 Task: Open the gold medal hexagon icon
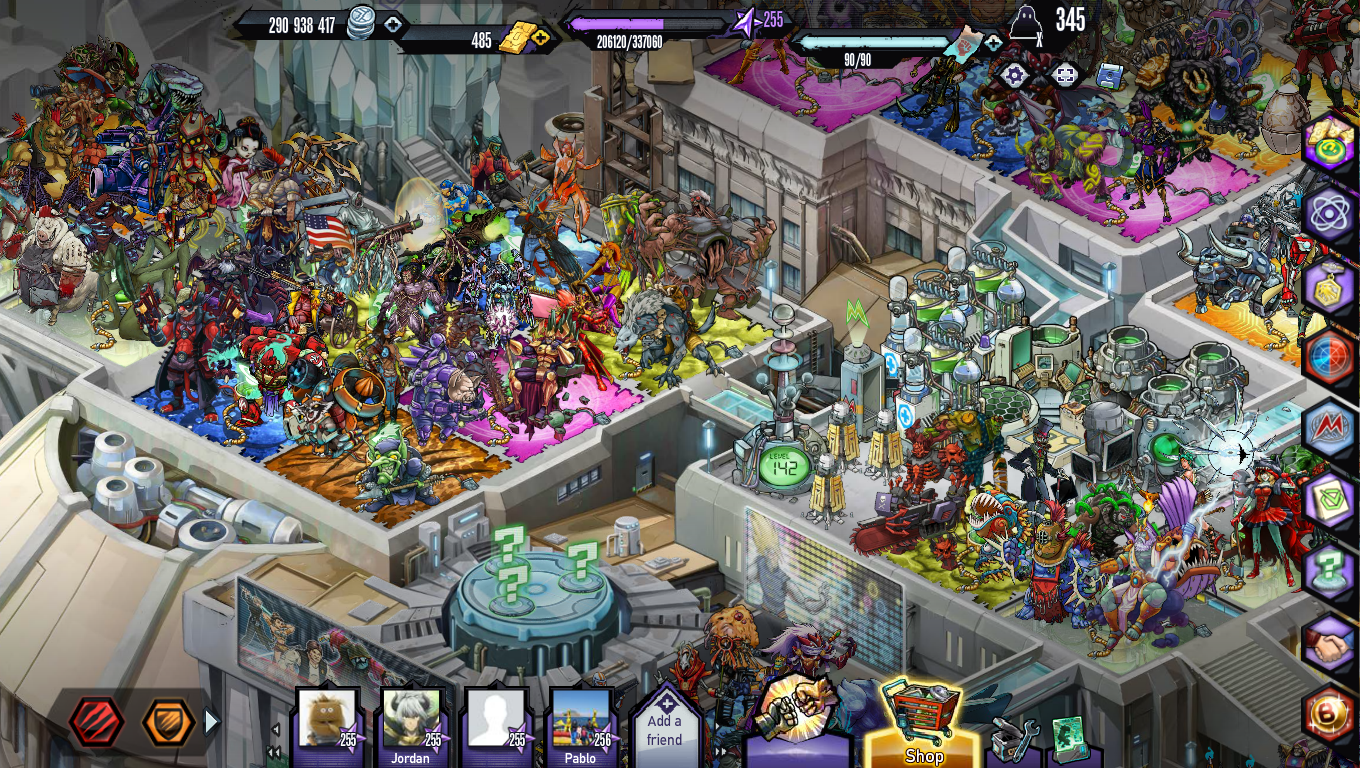click(1329, 287)
